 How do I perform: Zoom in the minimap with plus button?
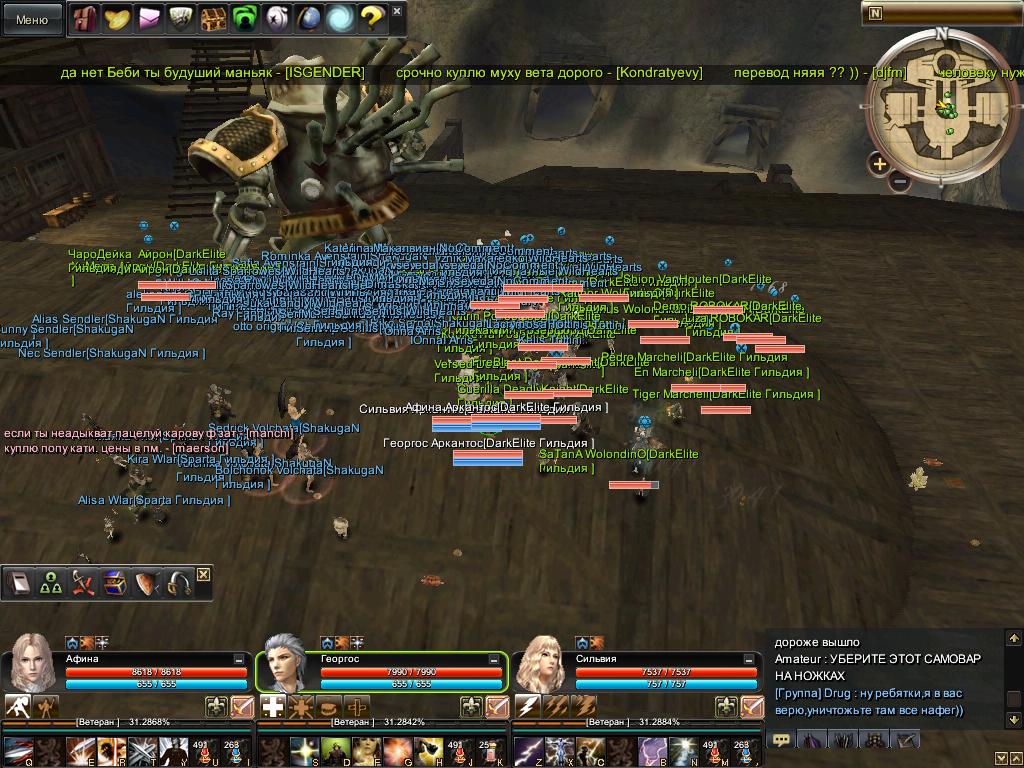[x=879, y=164]
